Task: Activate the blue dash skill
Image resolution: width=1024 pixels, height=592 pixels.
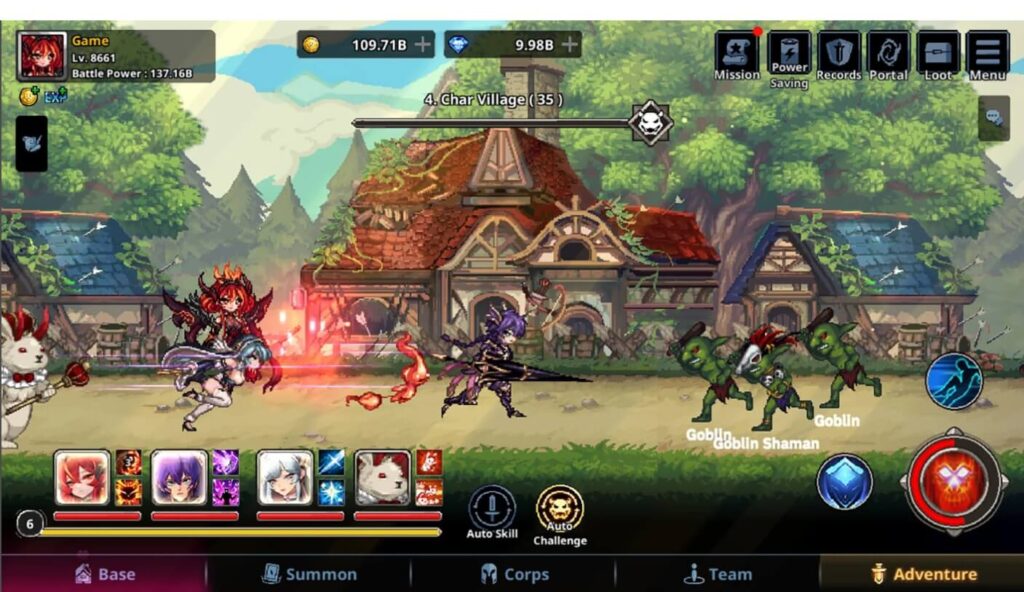Action: [x=953, y=381]
